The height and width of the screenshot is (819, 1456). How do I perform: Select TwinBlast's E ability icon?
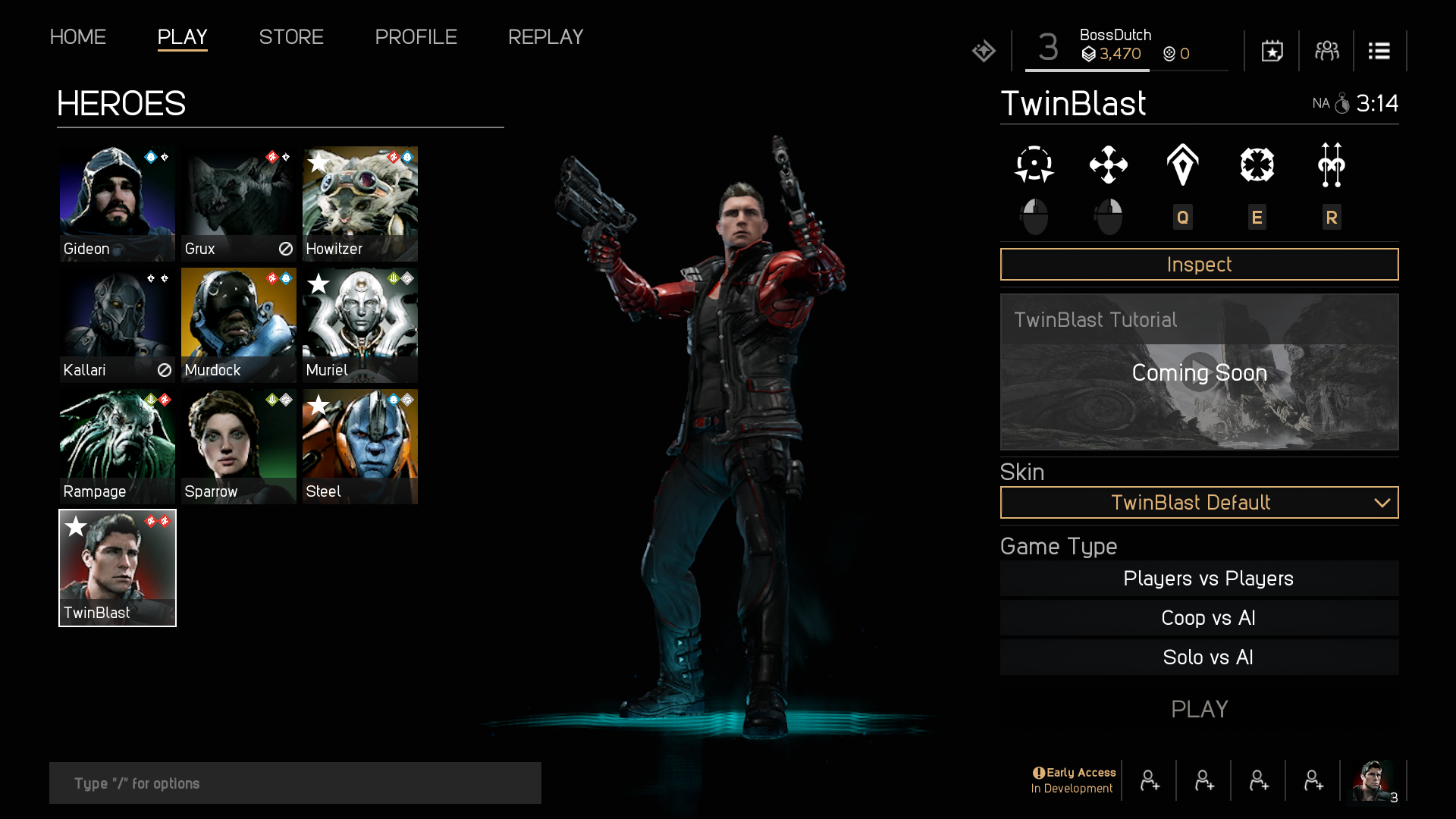[1257, 165]
